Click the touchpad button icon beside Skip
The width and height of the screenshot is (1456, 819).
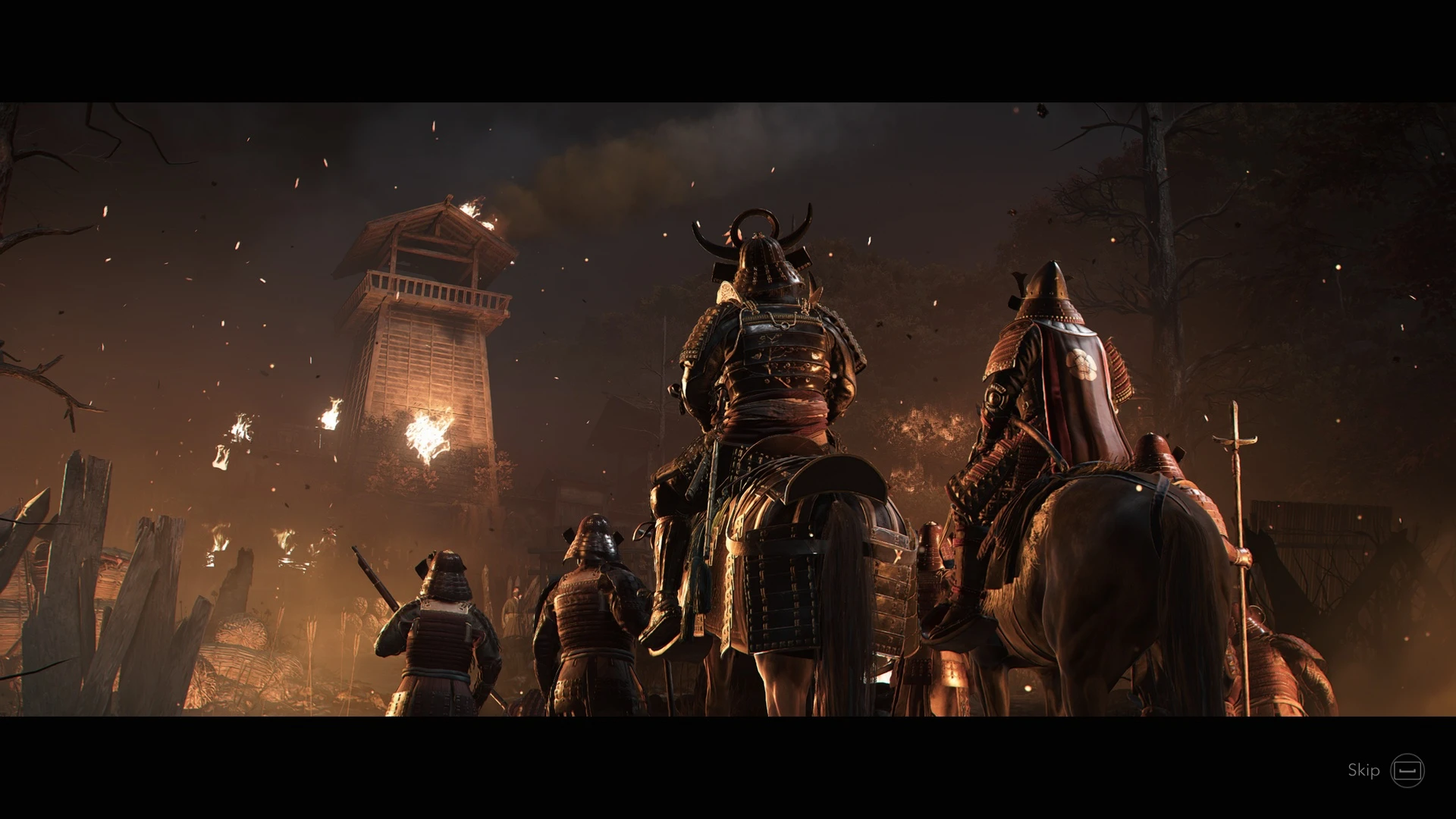pos(1408,771)
